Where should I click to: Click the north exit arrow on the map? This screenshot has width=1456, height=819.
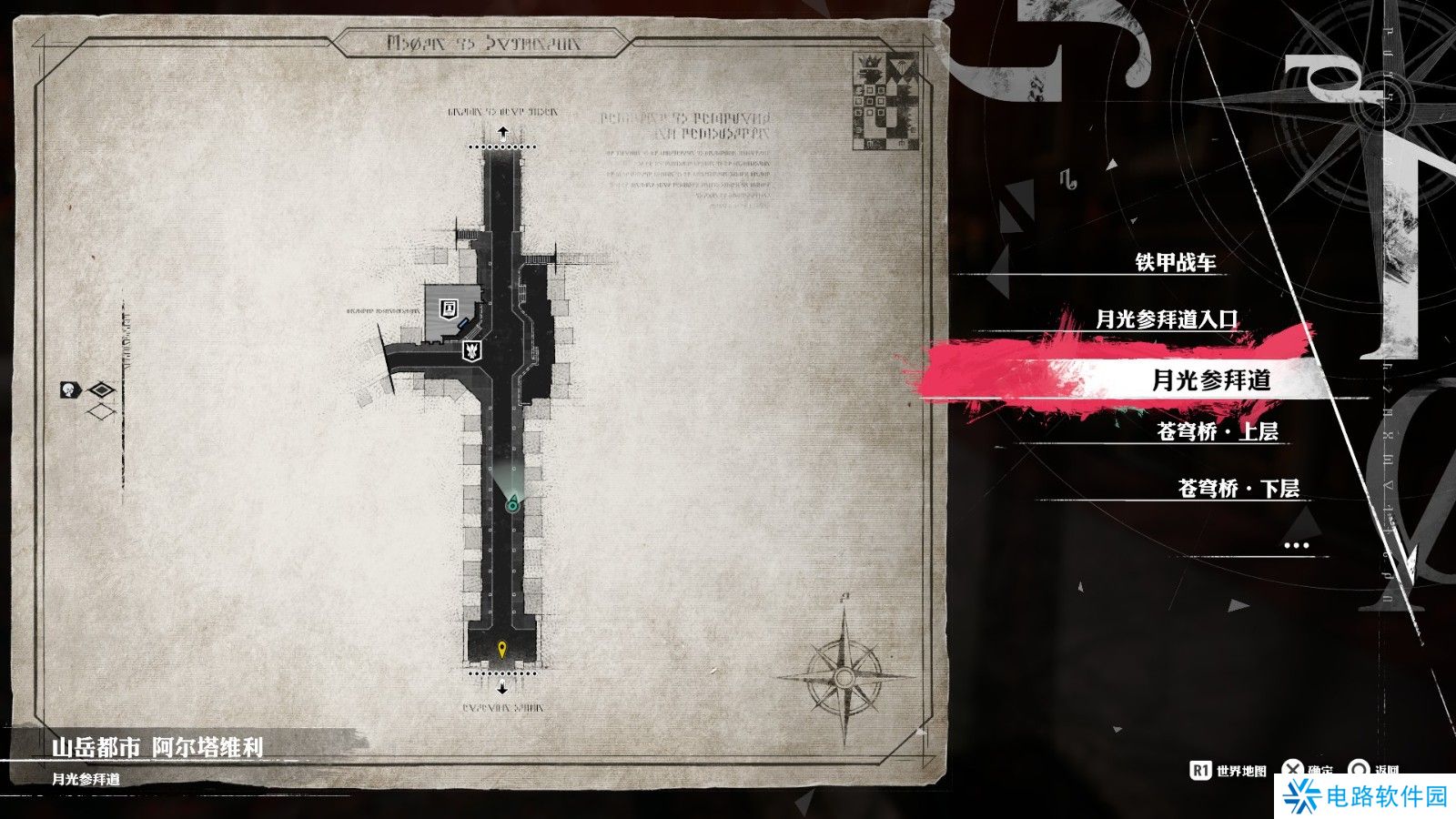(x=502, y=133)
